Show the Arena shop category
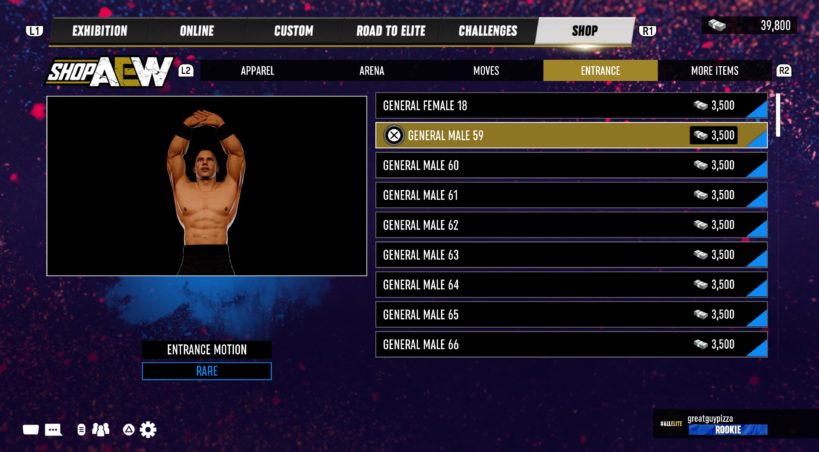819x452 pixels. pos(372,71)
